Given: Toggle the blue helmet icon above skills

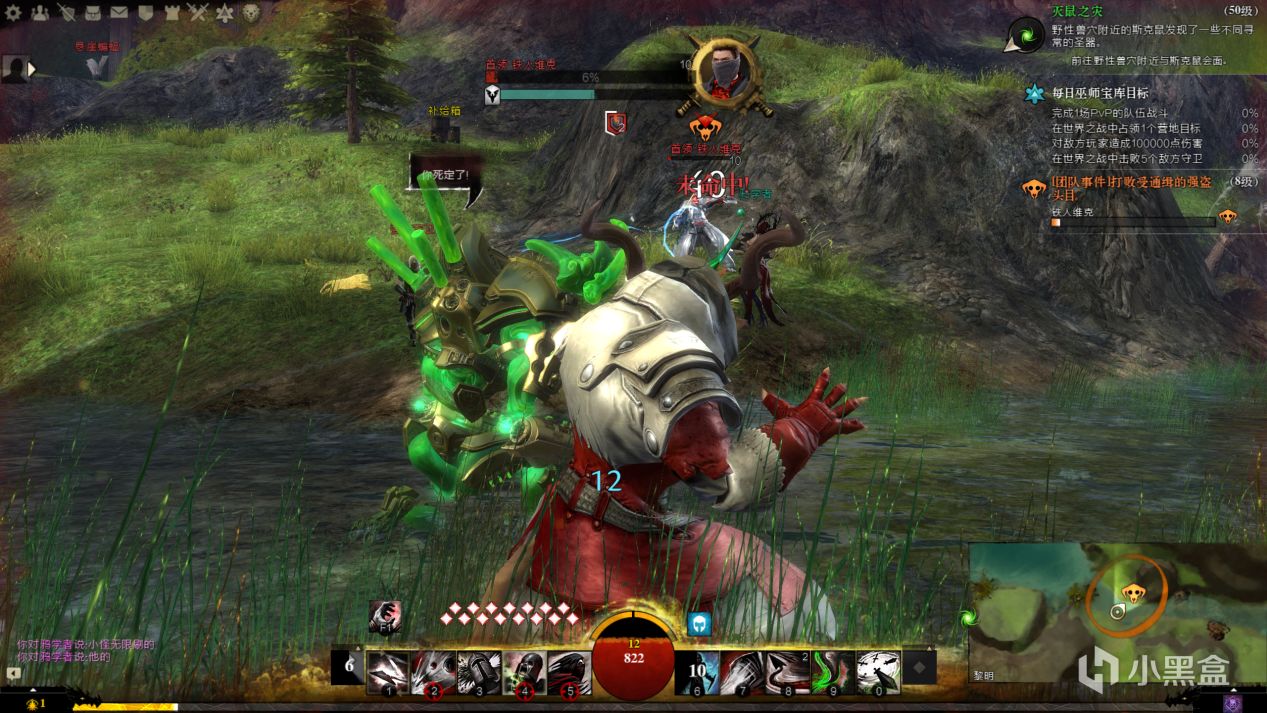Looking at the screenshot, I should (x=700, y=623).
